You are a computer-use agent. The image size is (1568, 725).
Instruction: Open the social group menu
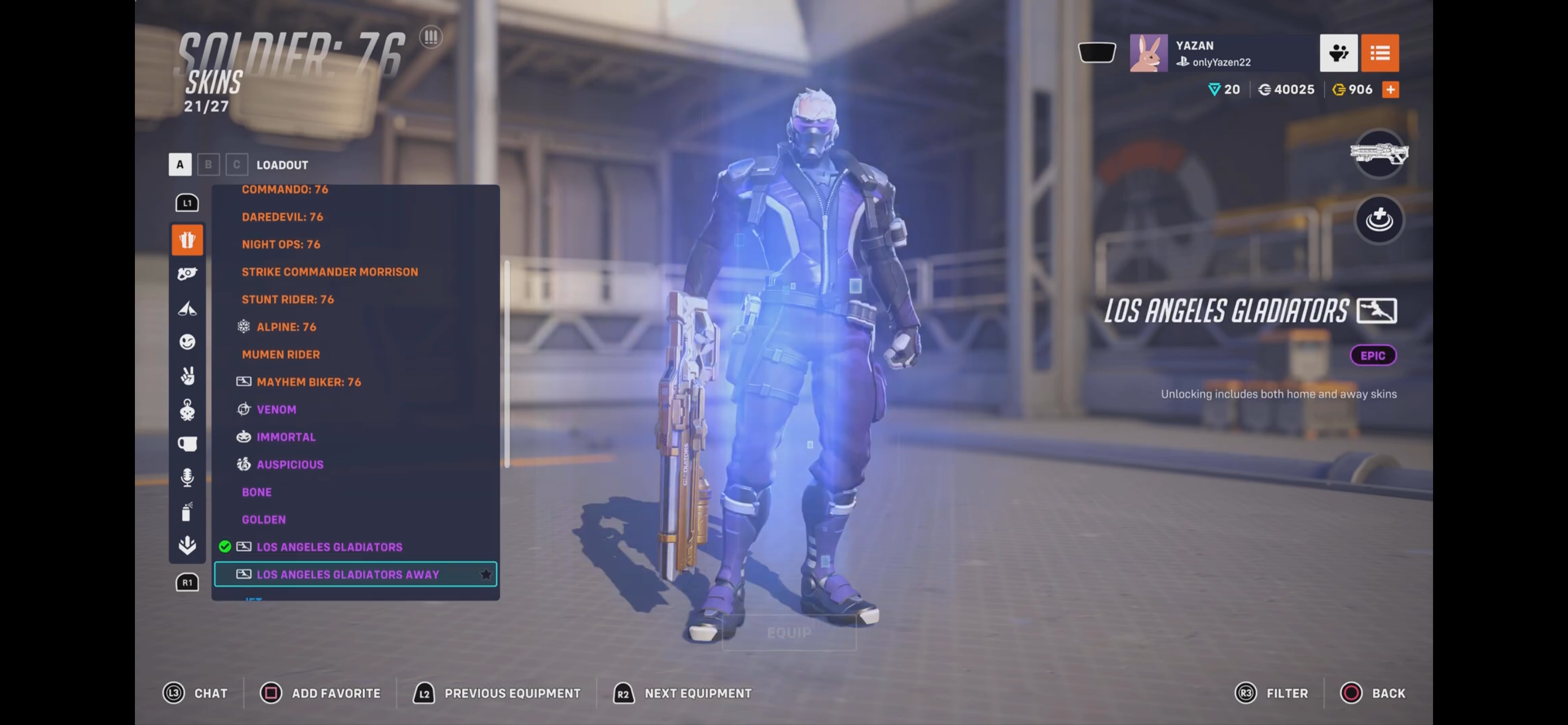[1338, 53]
